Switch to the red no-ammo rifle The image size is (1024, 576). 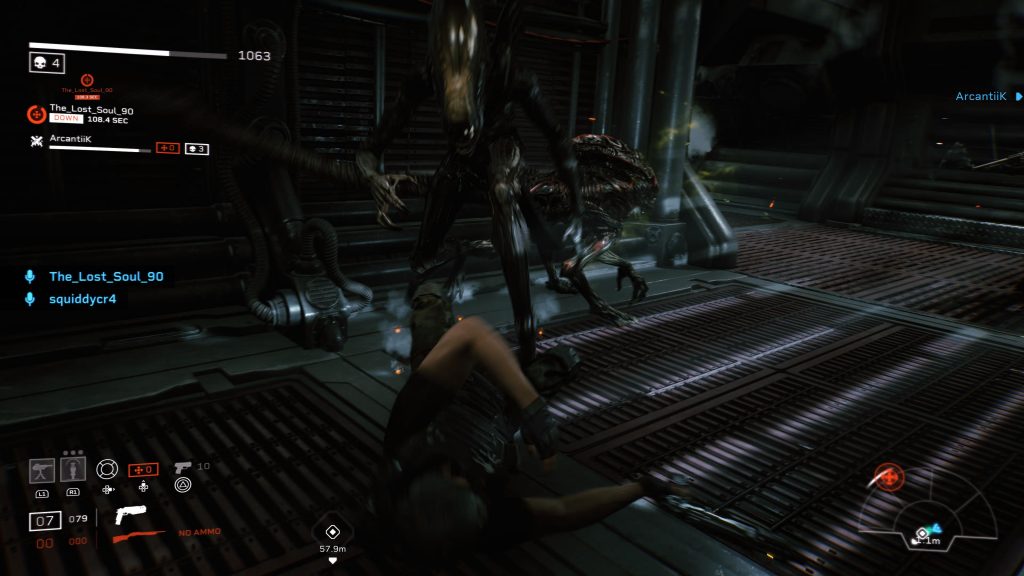[x=138, y=537]
